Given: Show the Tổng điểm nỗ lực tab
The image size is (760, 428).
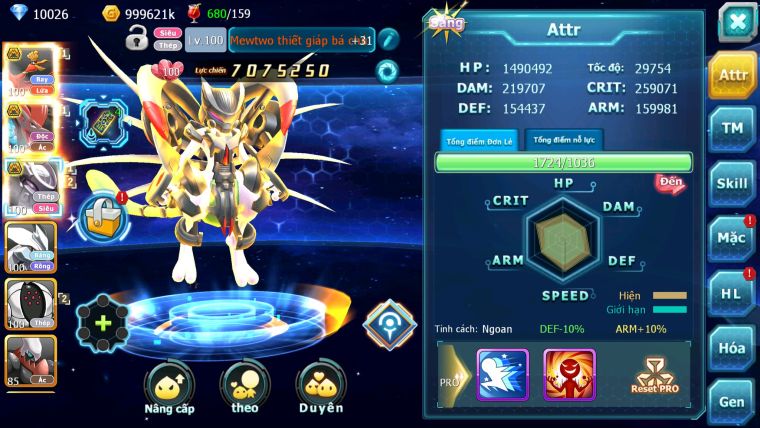Looking at the screenshot, I should click(x=563, y=139).
